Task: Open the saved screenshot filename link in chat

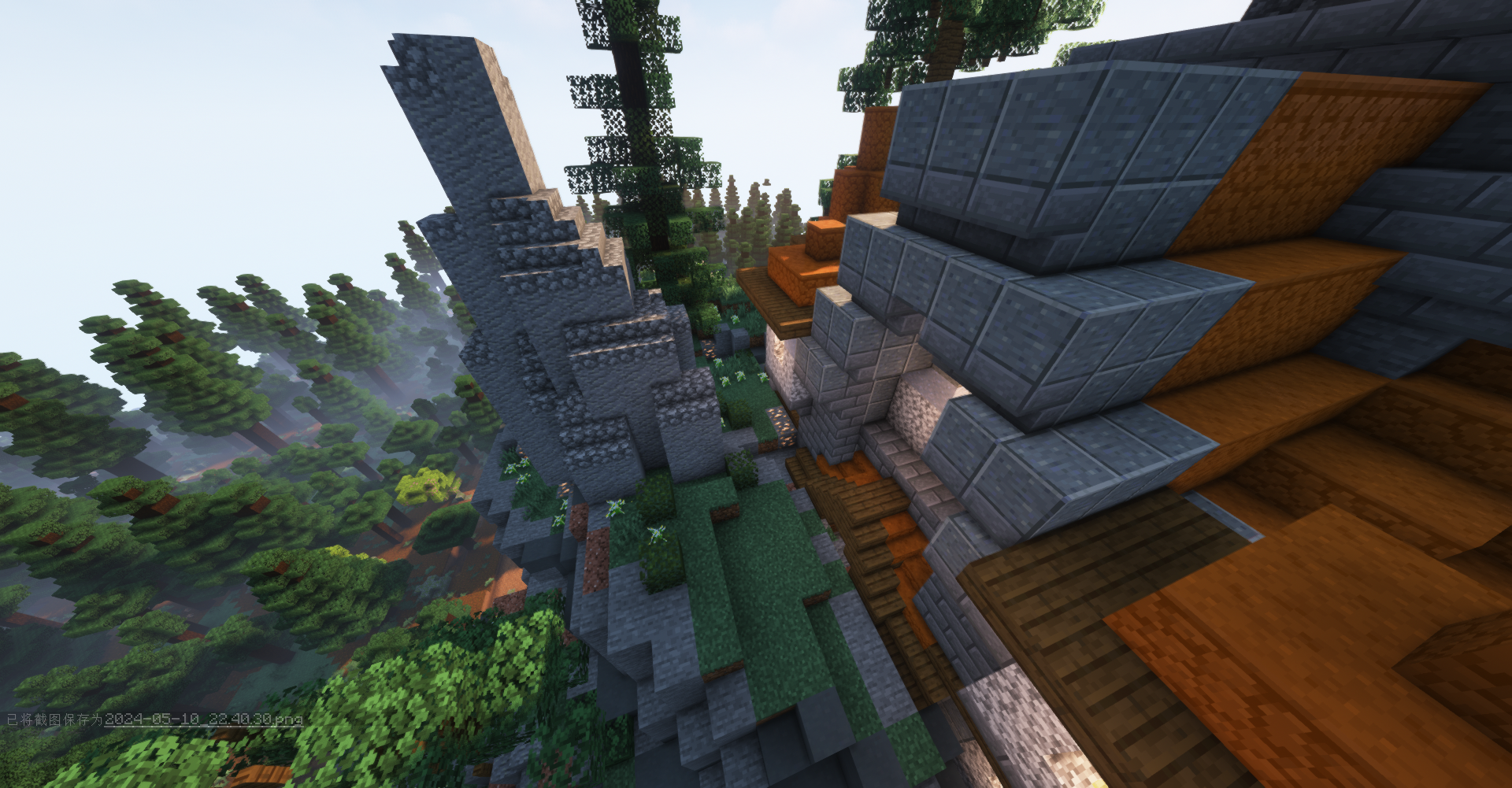Action: pyautogui.click(x=203, y=720)
